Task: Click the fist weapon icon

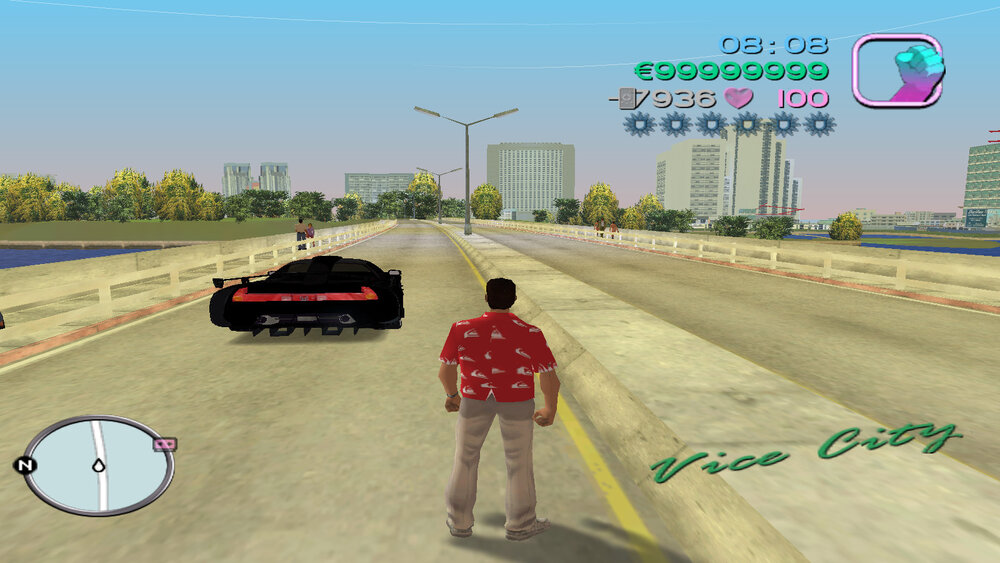Action: (897, 70)
